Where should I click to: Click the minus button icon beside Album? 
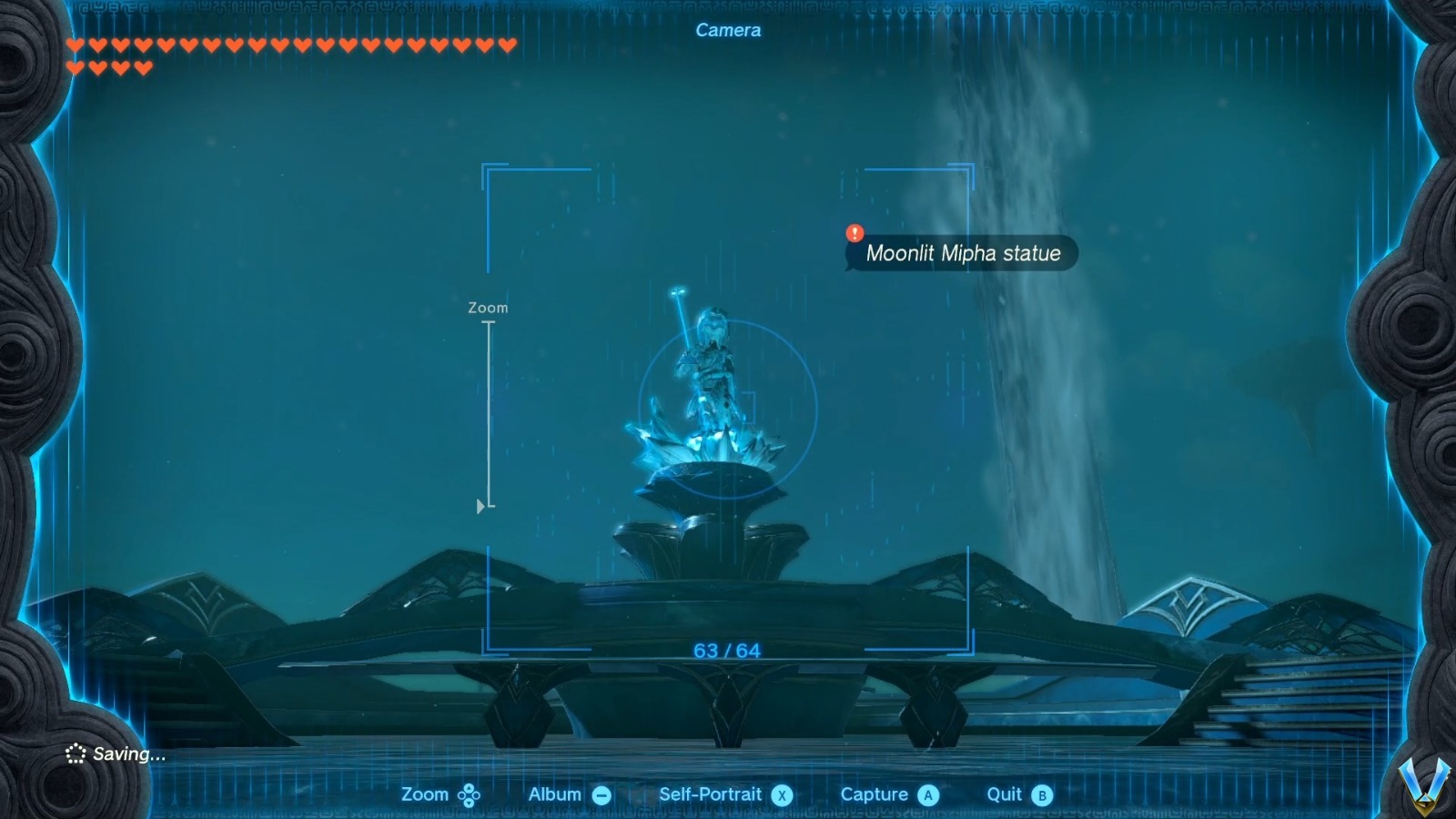pos(602,794)
